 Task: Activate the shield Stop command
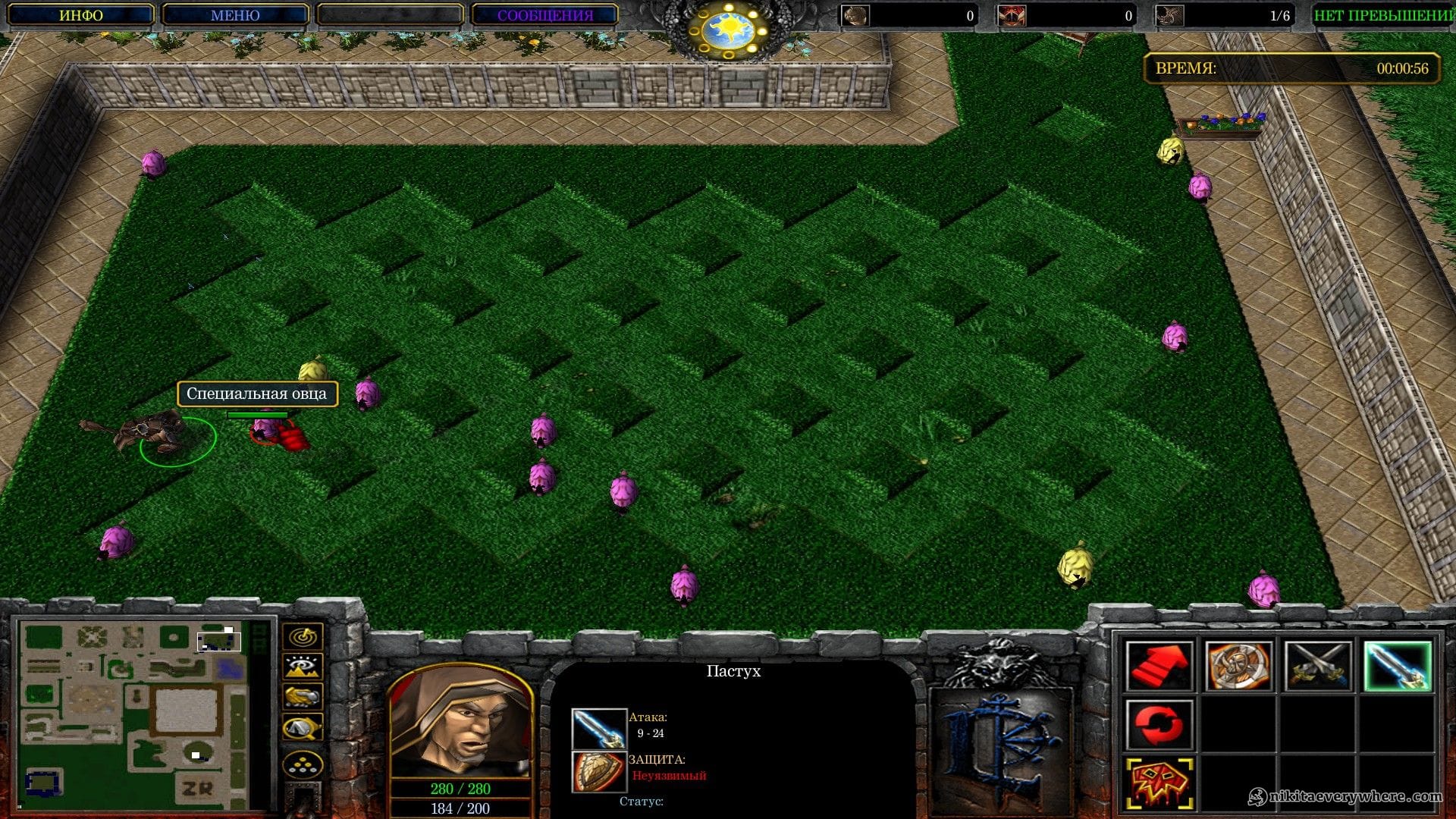[1238, 666]
